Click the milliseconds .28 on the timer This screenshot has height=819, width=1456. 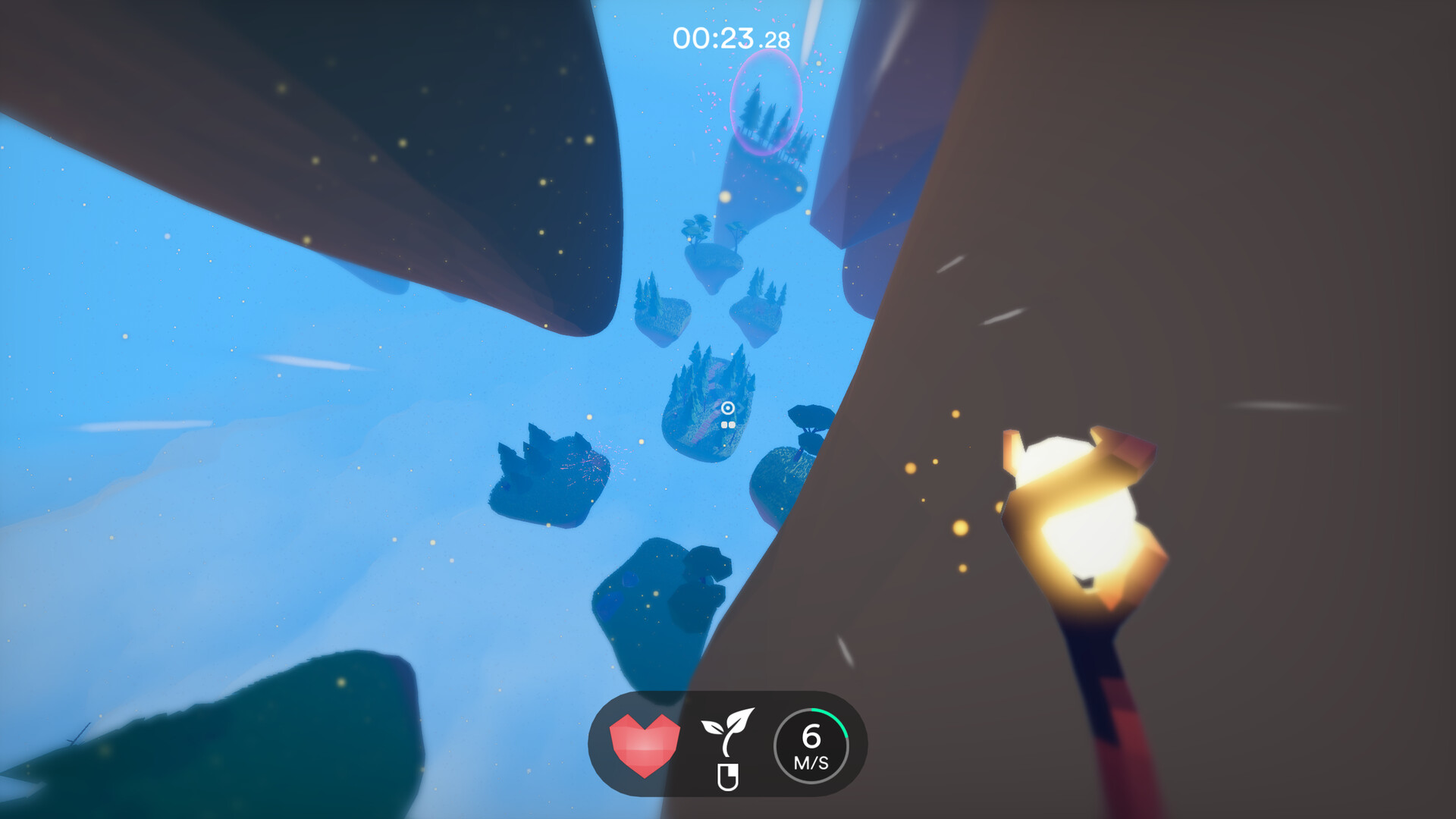pos(775,36)
